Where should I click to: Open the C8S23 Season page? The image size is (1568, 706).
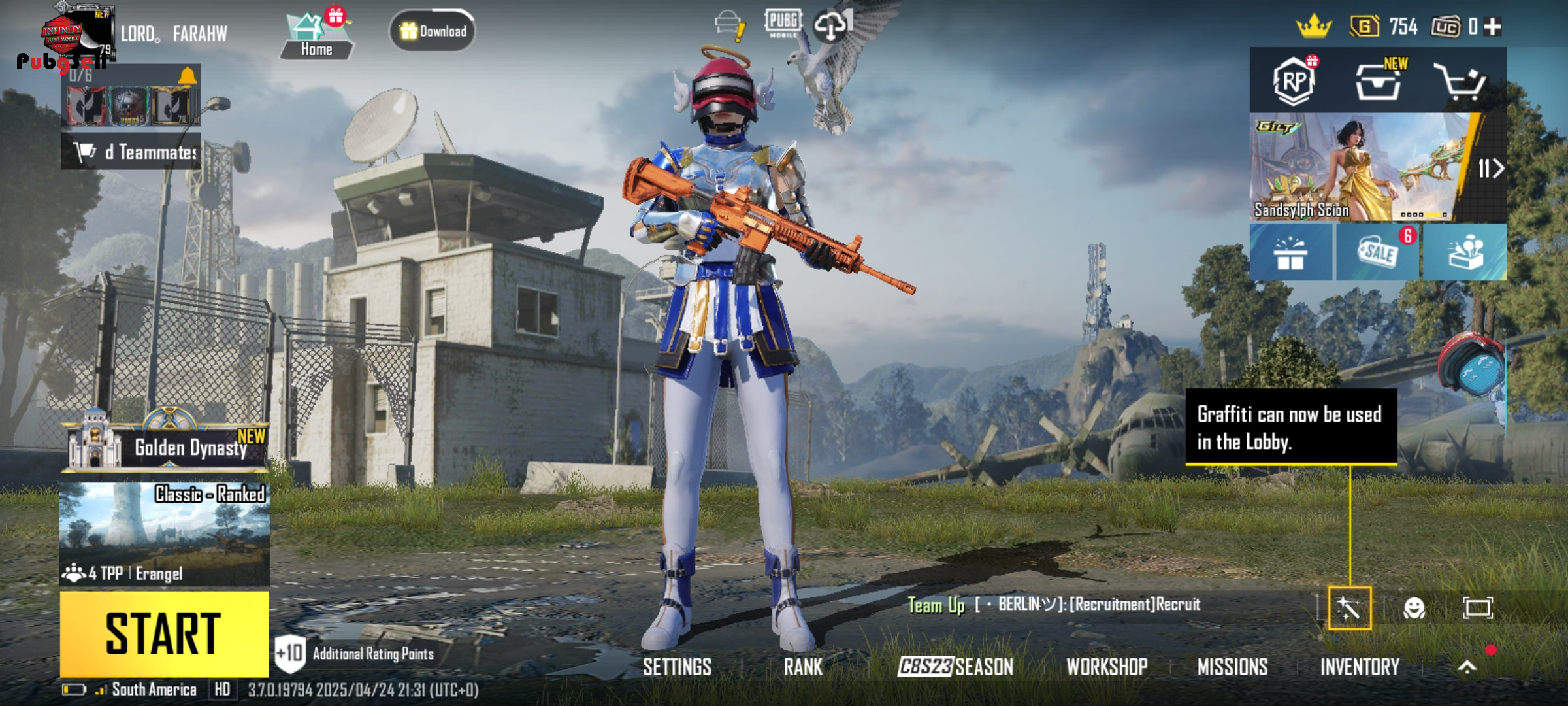(x=955, y=667)
